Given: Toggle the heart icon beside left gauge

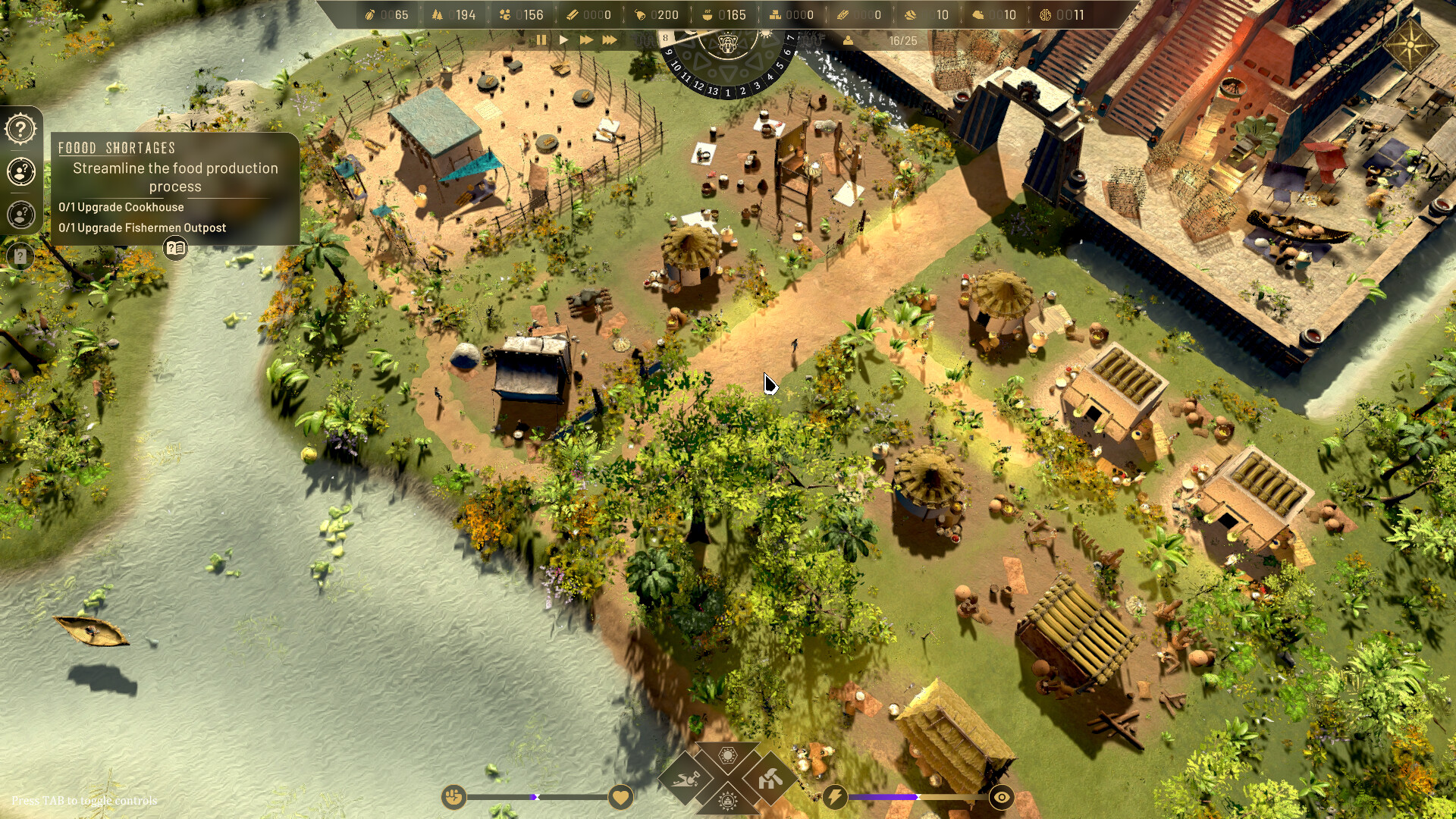Looking at the screenshot, I should [x=620, y=797].
